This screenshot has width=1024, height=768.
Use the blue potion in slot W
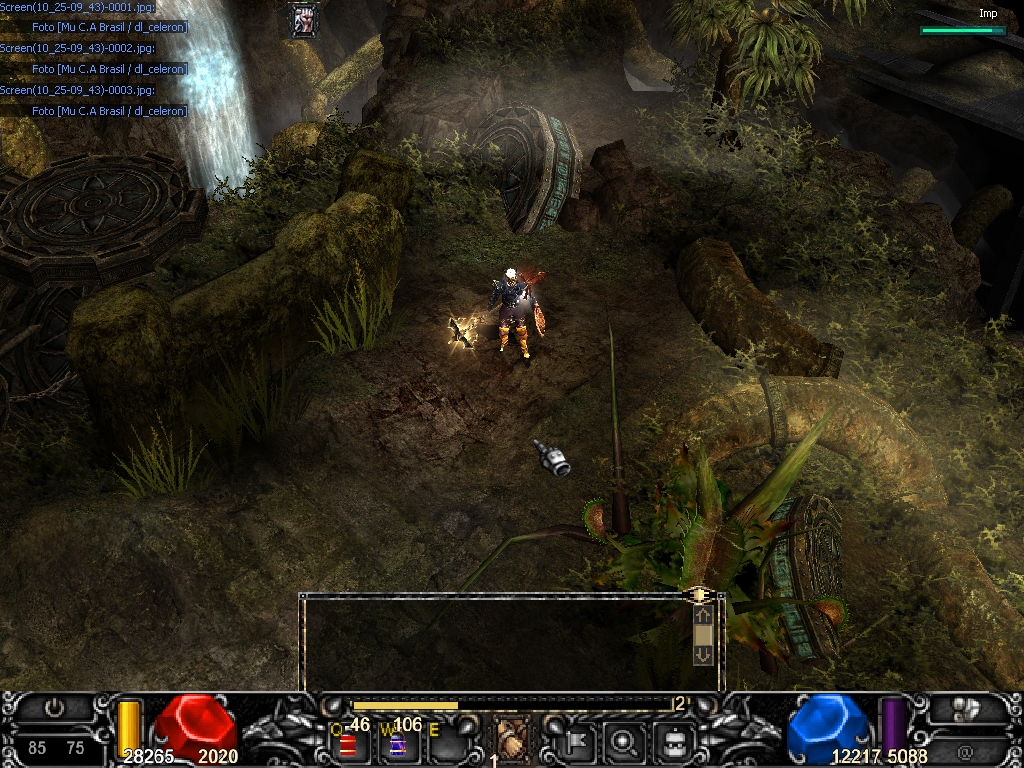pyautogui.click(x=397, y=745)
